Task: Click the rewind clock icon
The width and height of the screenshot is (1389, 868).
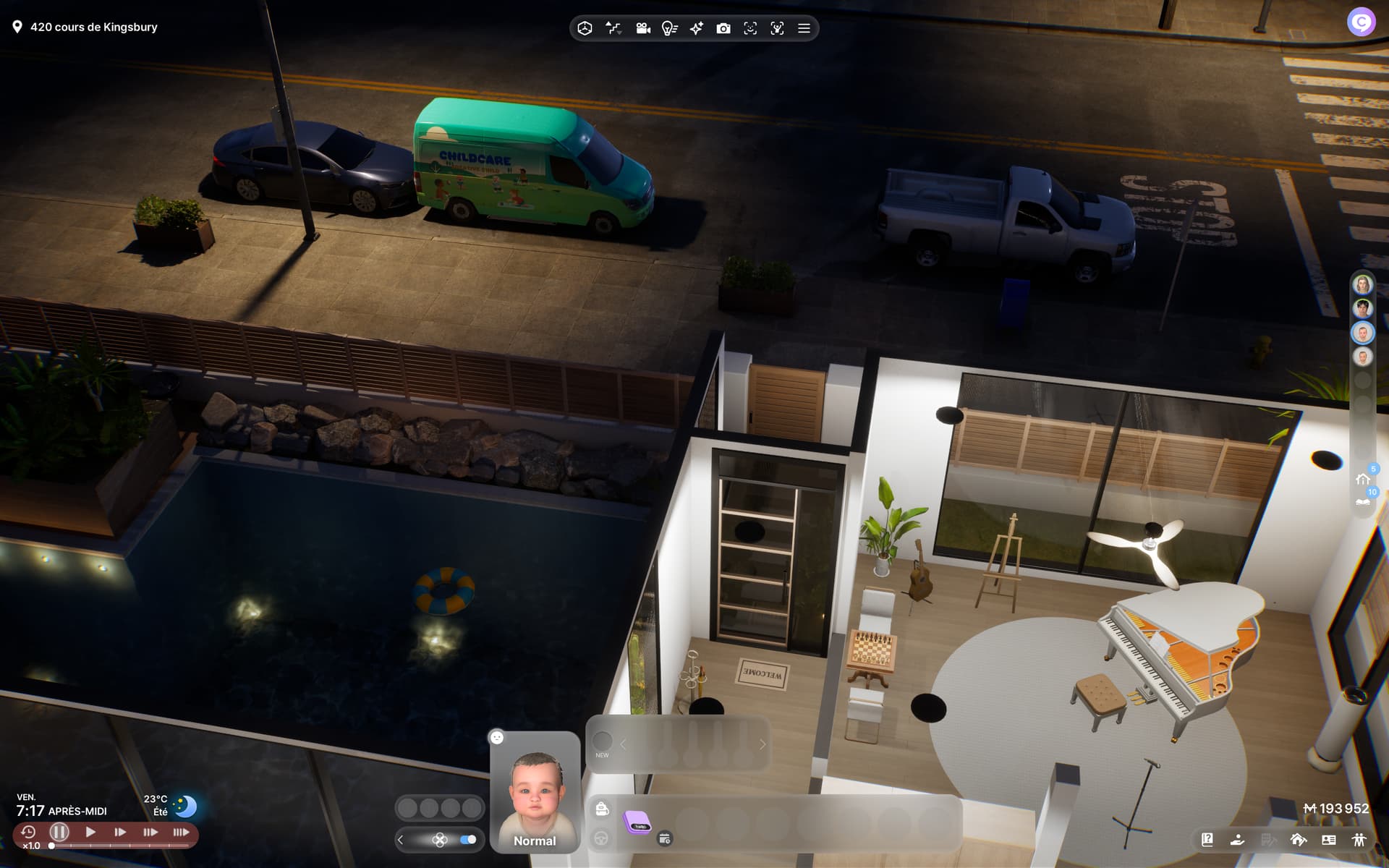Action: 28,832
